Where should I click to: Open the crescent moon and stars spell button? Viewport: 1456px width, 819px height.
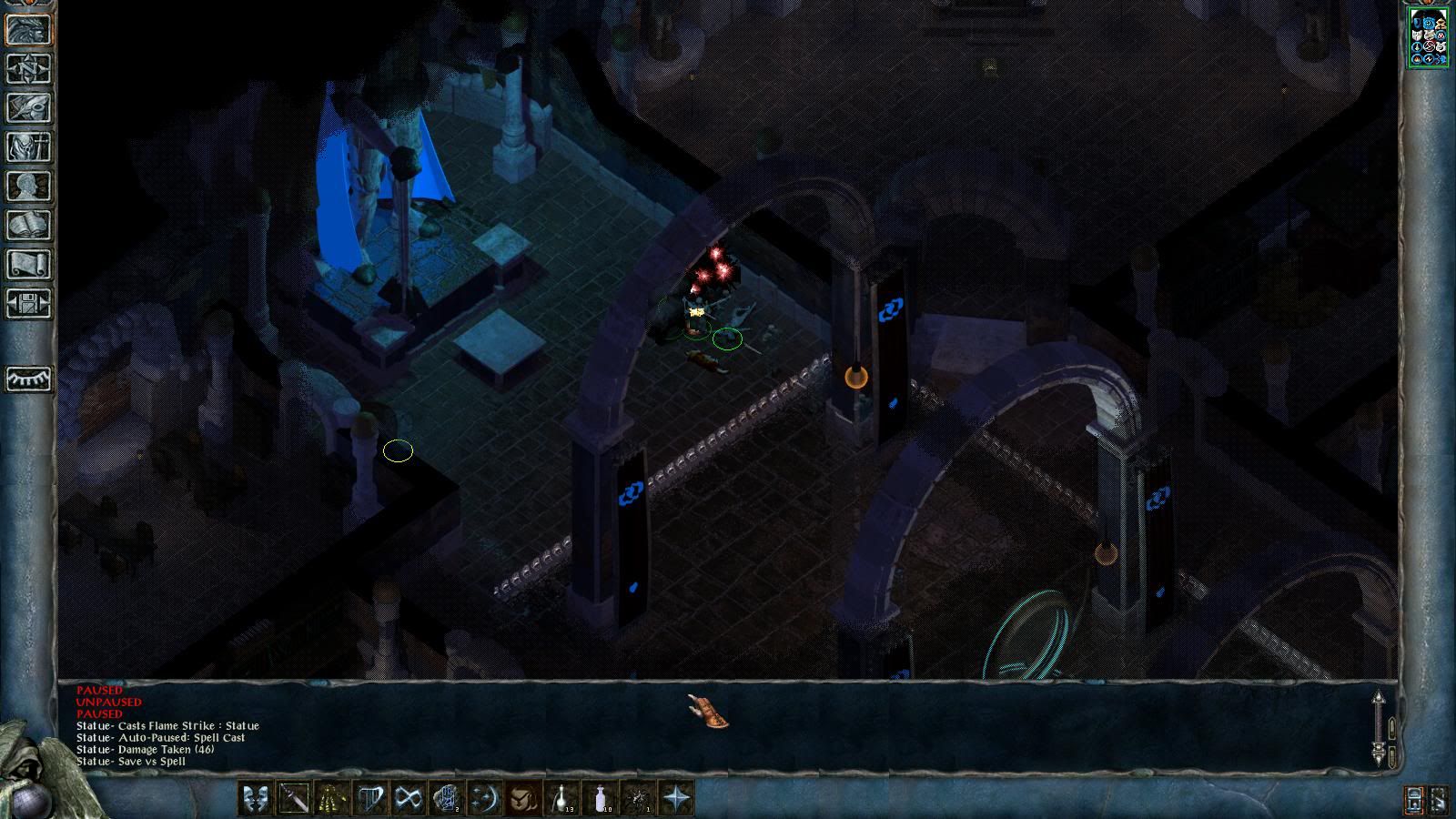coord(485,799)
